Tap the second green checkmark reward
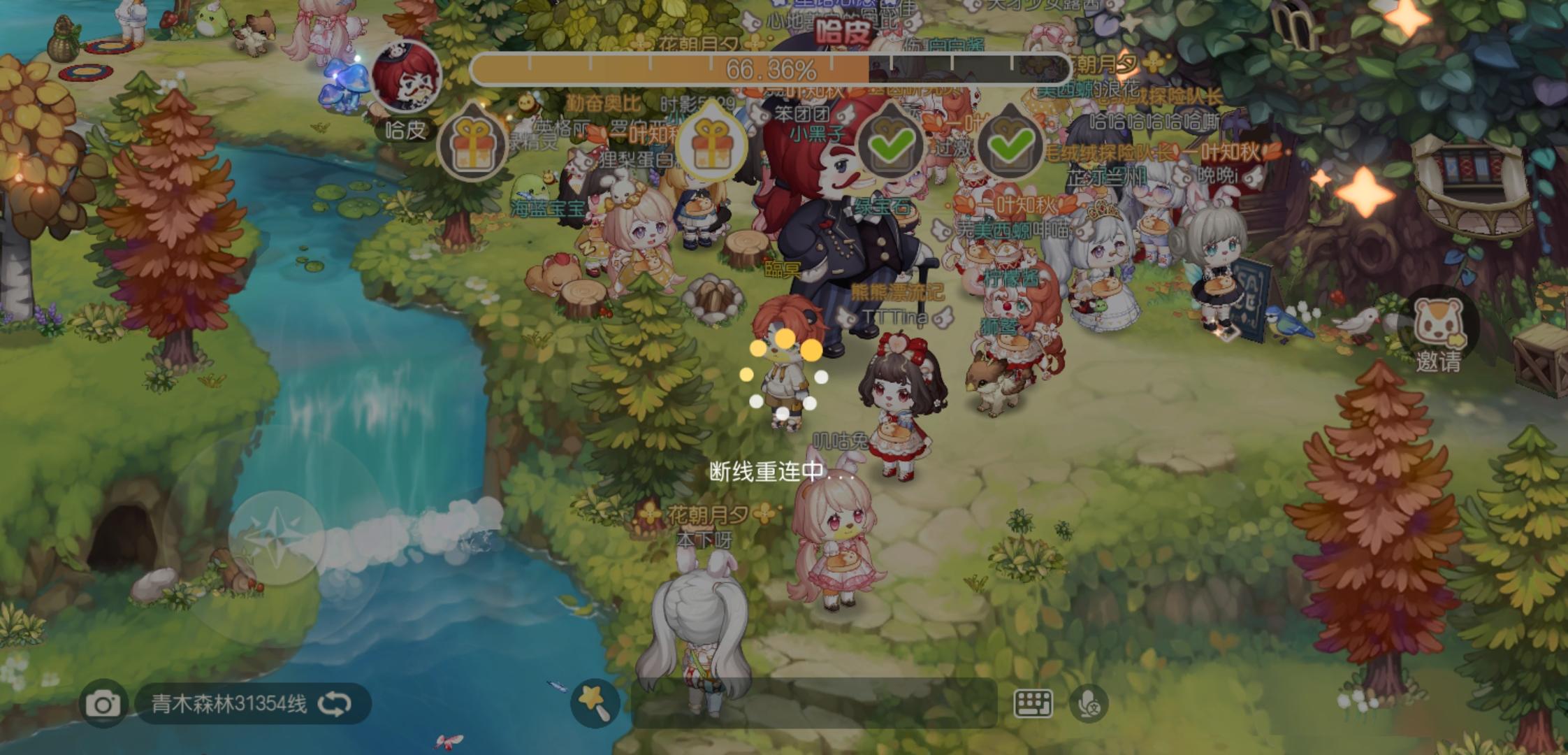 (x=1012, y=145)
